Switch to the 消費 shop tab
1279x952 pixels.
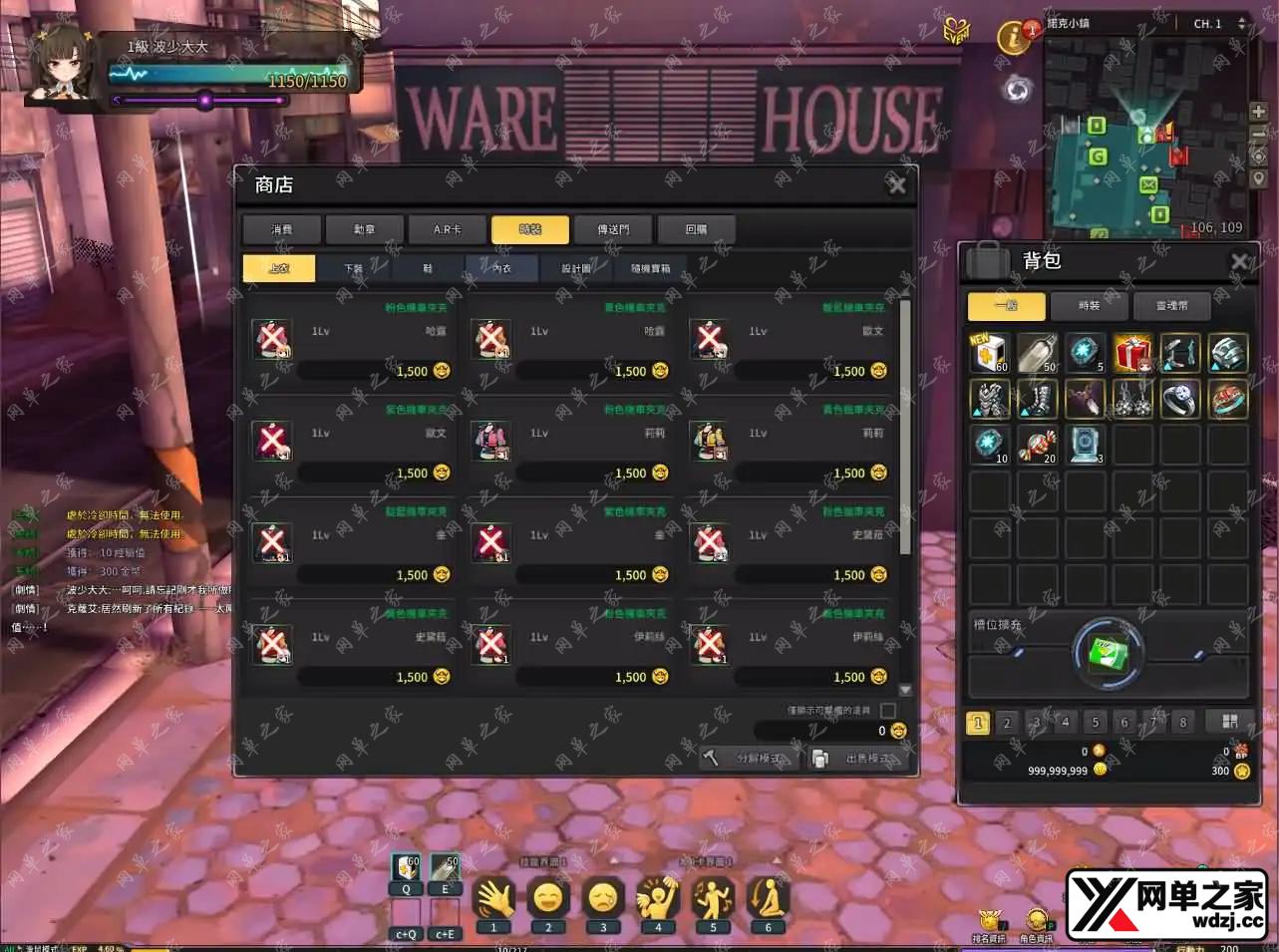pos(282,229)
